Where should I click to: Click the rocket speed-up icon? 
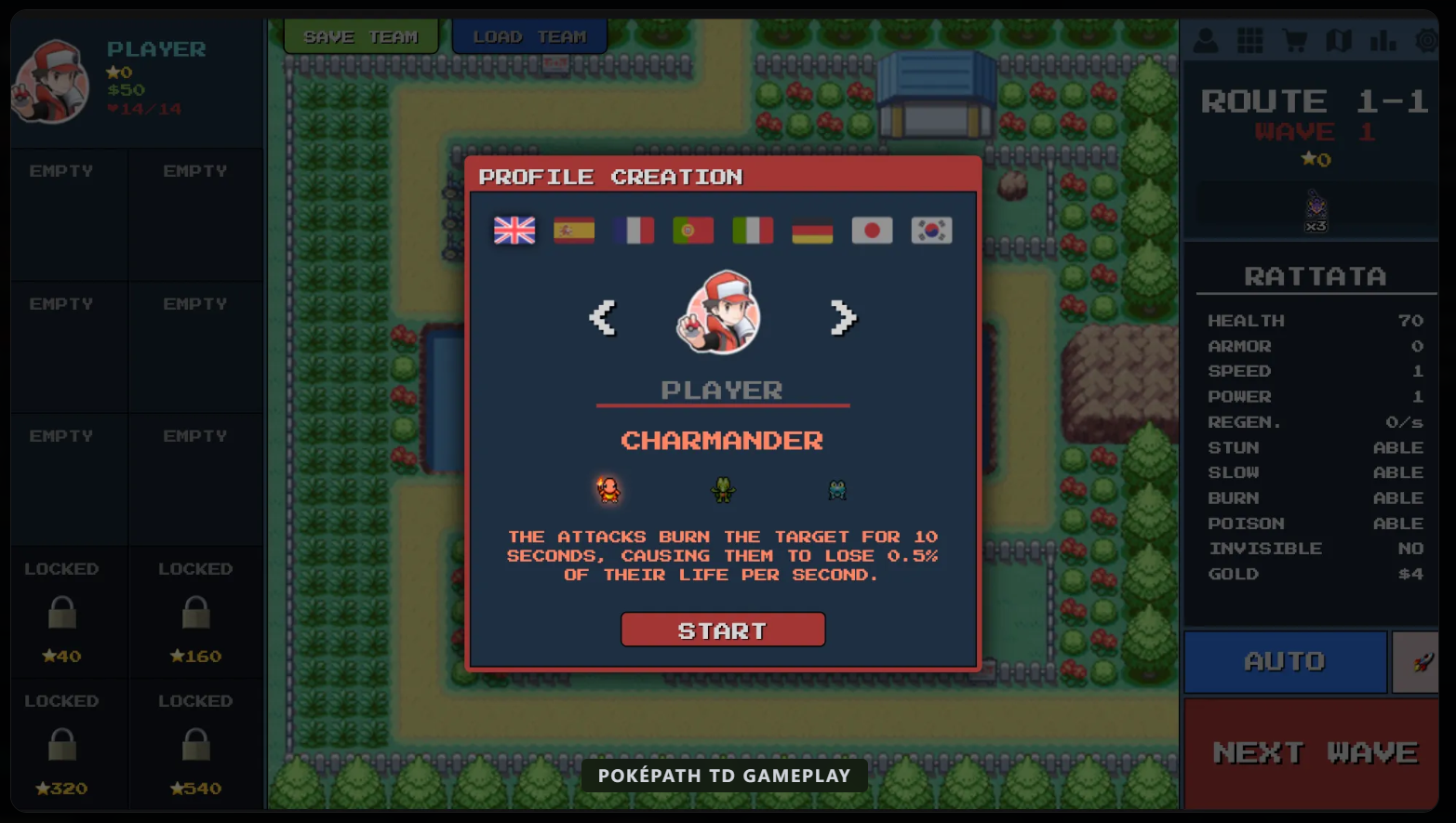coord(1418,661)
